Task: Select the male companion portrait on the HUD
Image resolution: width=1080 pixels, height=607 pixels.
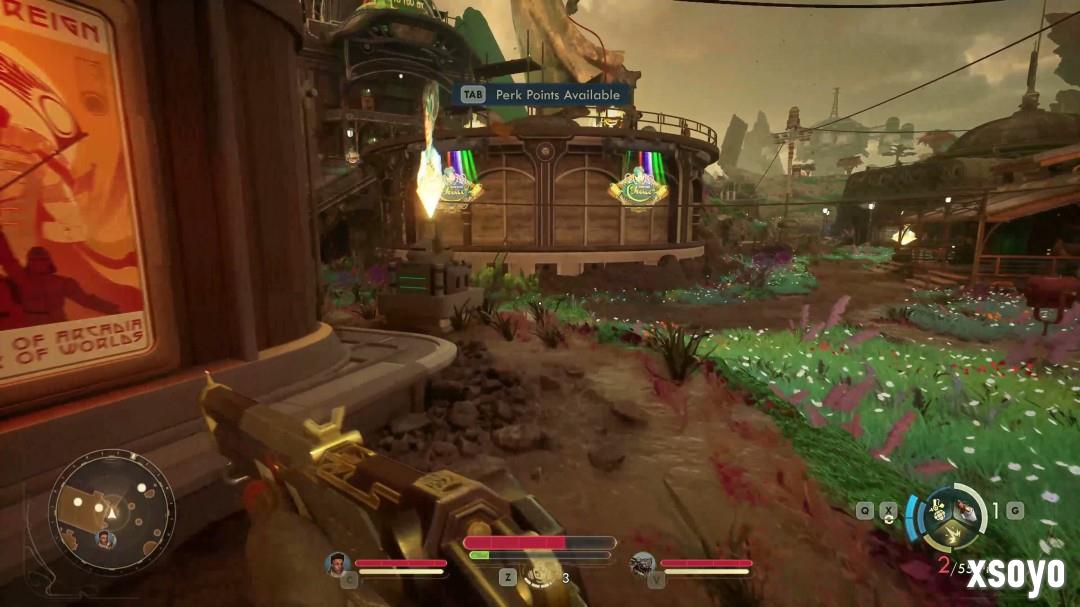Action: (x=336, y=564)
